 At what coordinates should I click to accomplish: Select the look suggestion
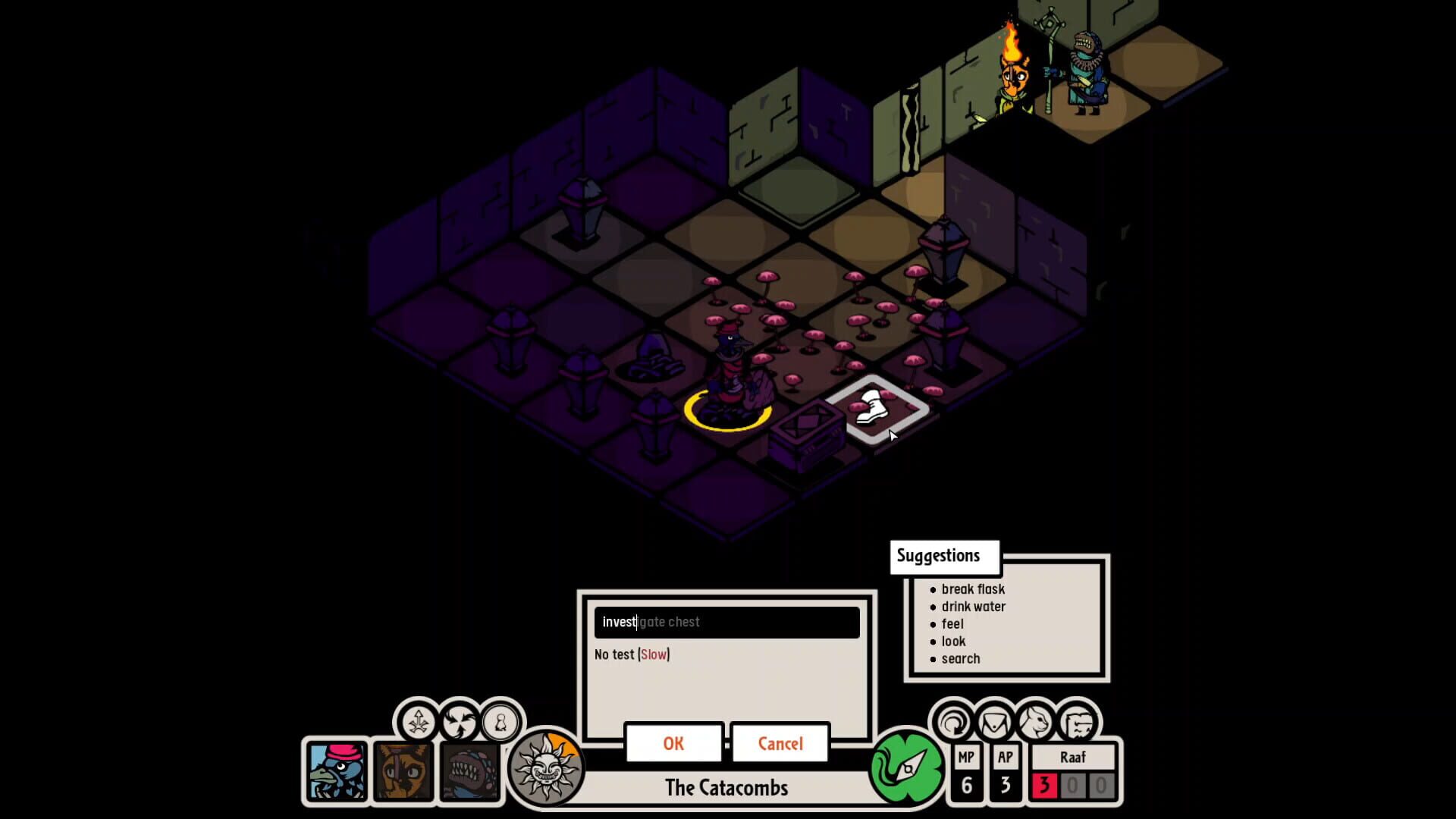coord(954,641)
